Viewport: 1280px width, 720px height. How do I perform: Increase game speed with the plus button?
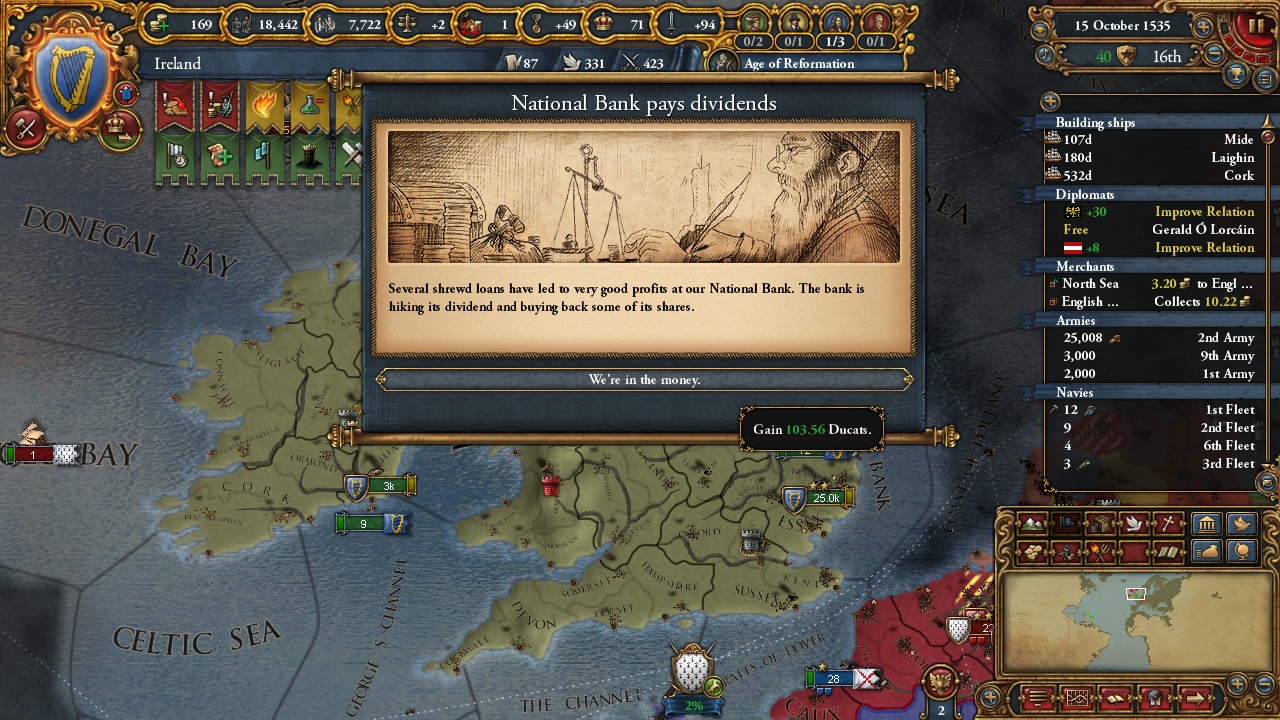coord(1203,27)
